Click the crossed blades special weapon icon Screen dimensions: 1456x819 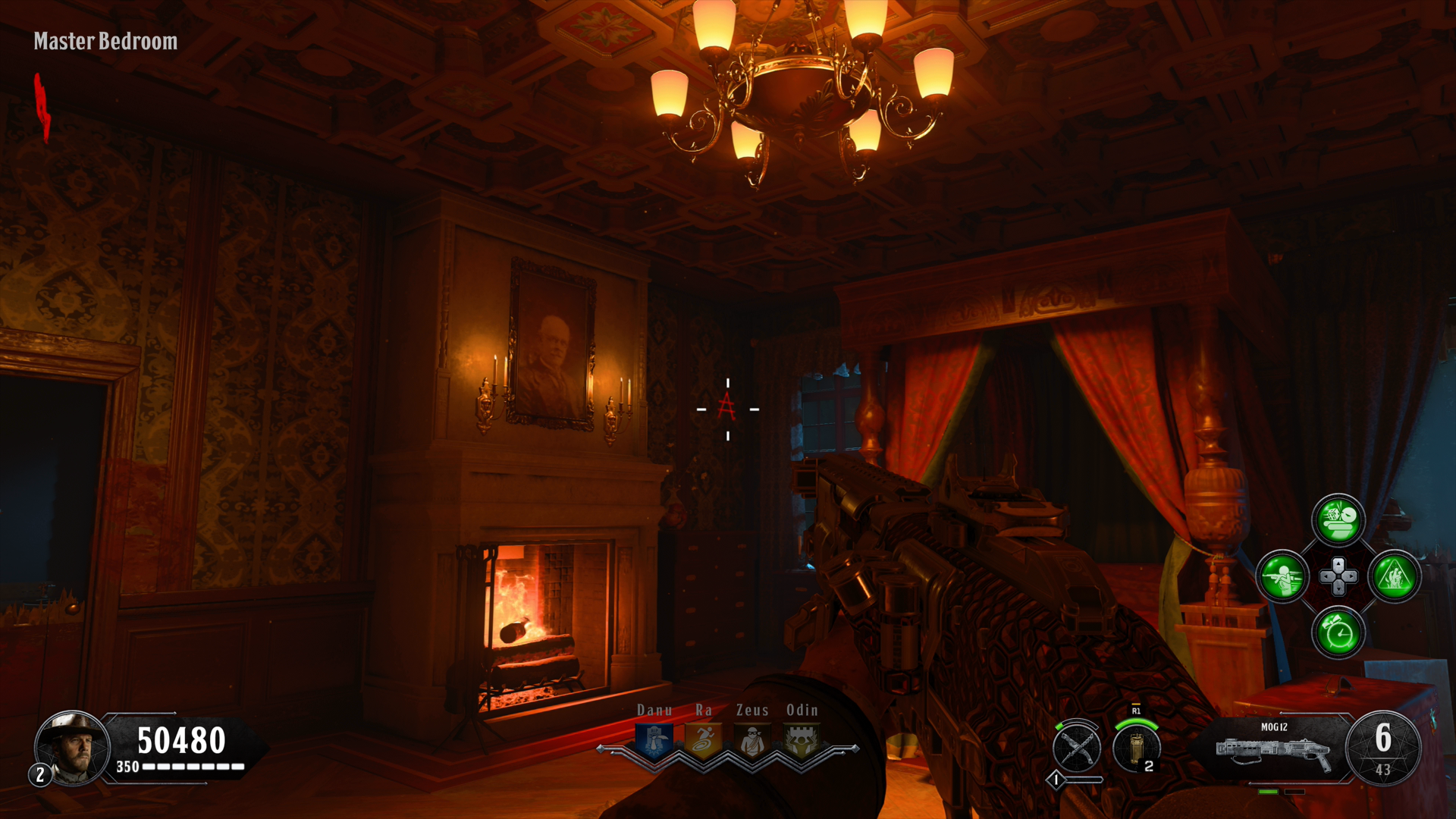pyautogui.click(x=1077, y=747)
